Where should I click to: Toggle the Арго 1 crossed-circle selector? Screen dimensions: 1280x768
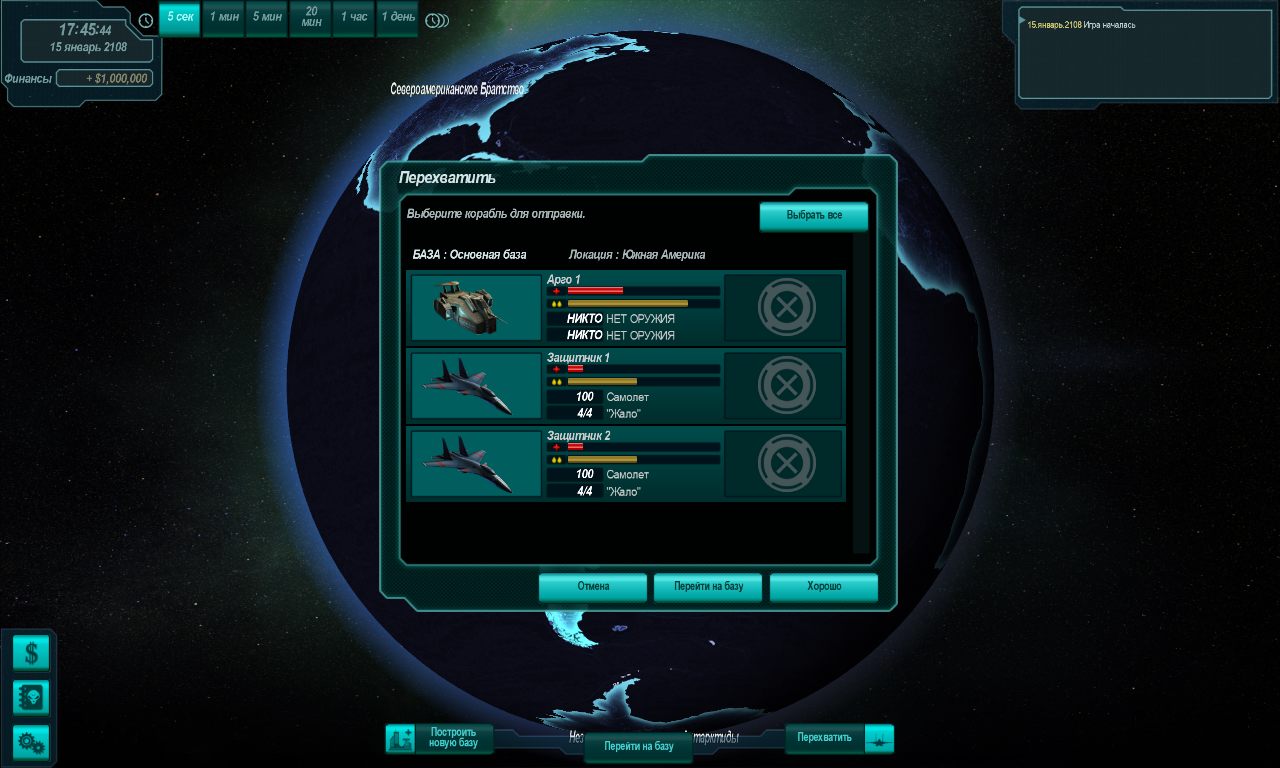coord(786,308)
